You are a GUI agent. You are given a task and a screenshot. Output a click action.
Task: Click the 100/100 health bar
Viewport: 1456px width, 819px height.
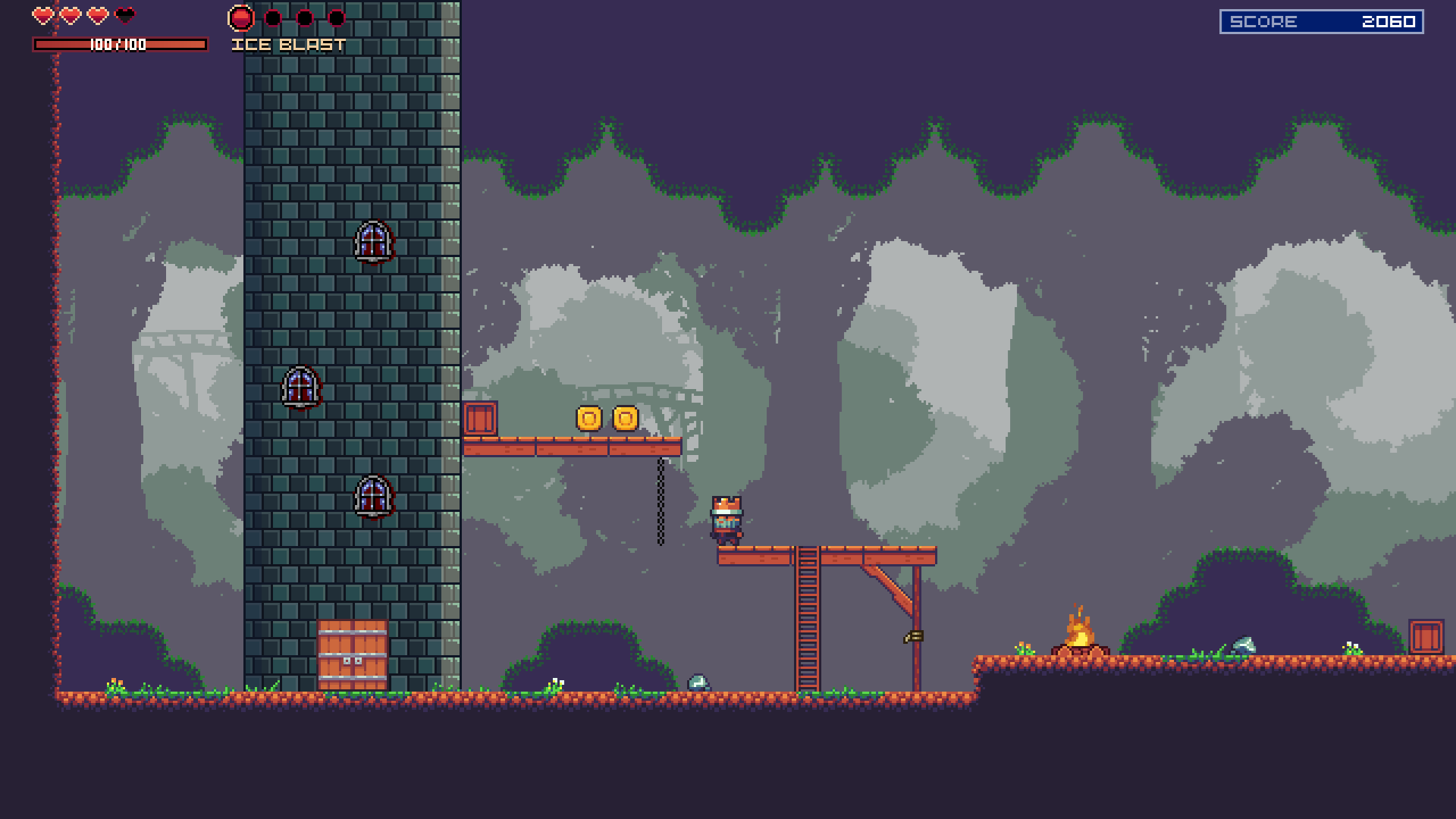click(x=119, y=45)
